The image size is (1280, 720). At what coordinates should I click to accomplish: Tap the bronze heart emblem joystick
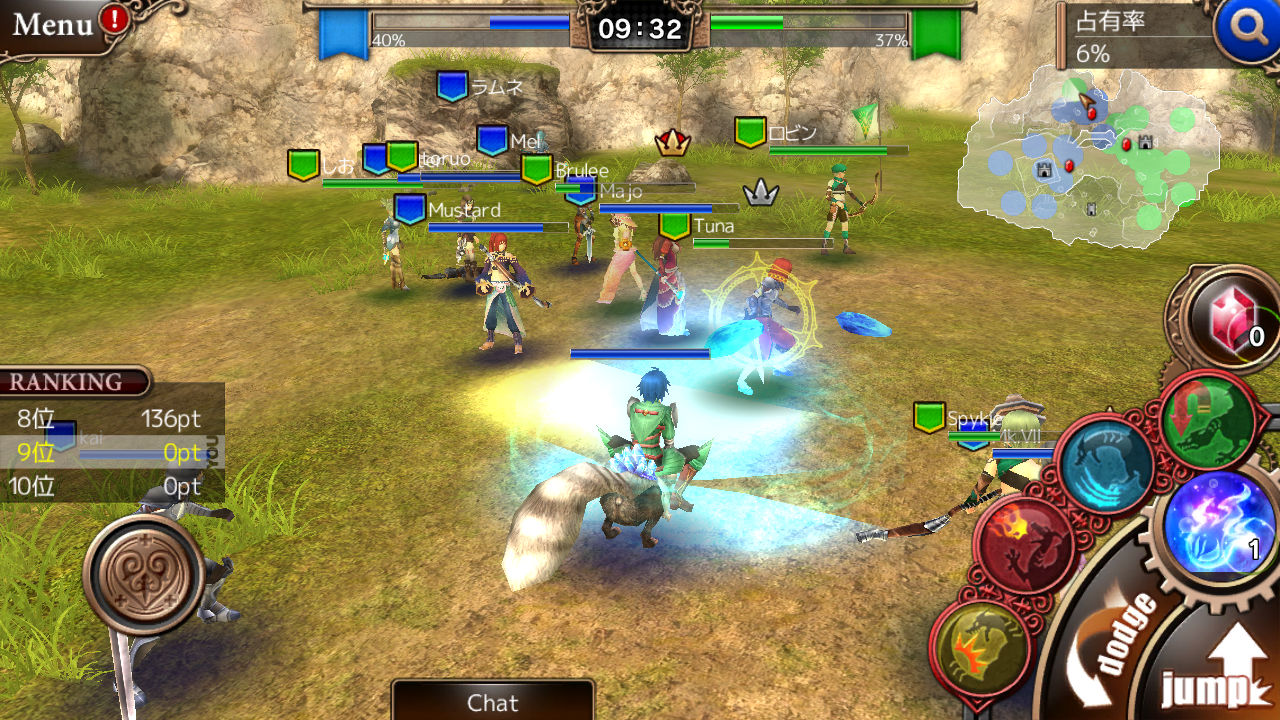click(144, 575)
